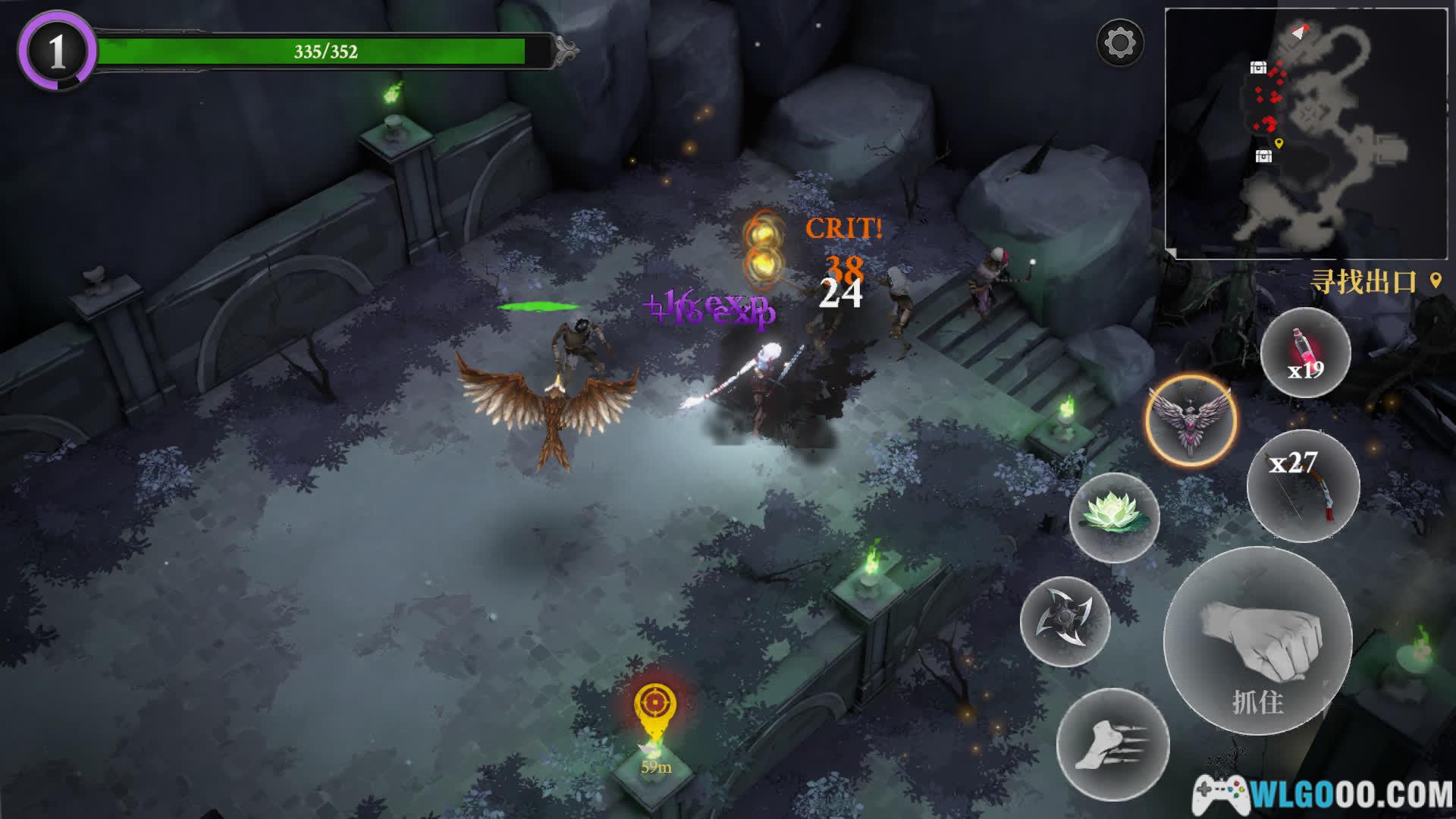Fire the bow with 27 arrows
The height and width of the screenshot is (819, 1456).
pos(1303,485)
